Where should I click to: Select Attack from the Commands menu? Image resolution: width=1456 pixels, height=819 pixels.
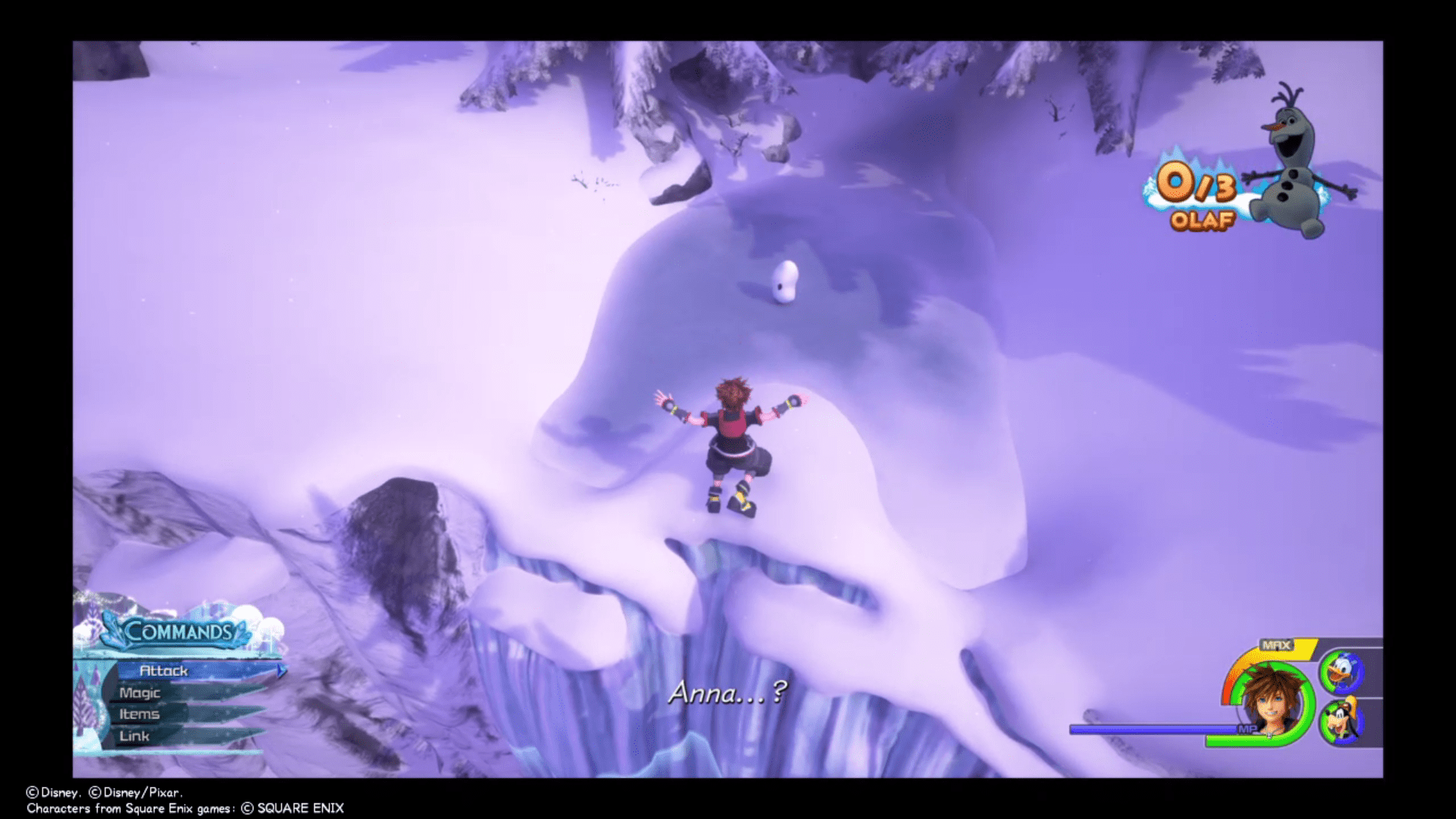tap(165, 670)
